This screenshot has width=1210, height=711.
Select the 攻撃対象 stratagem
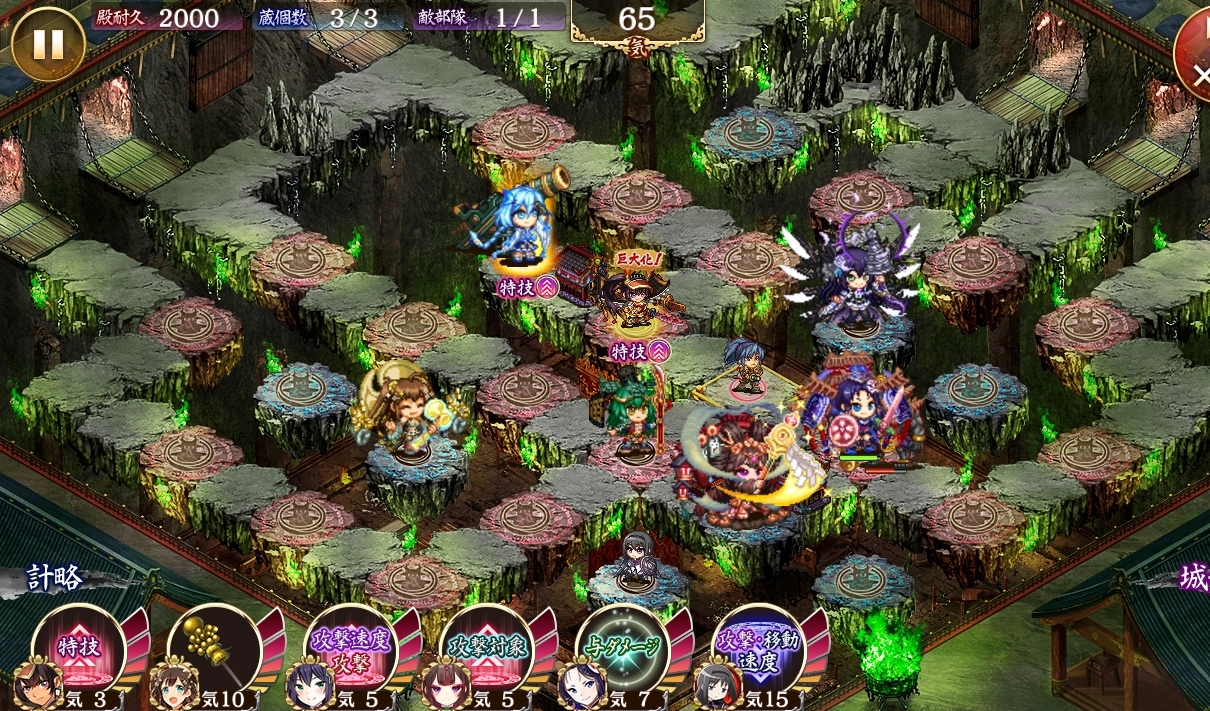pos(486,648)
